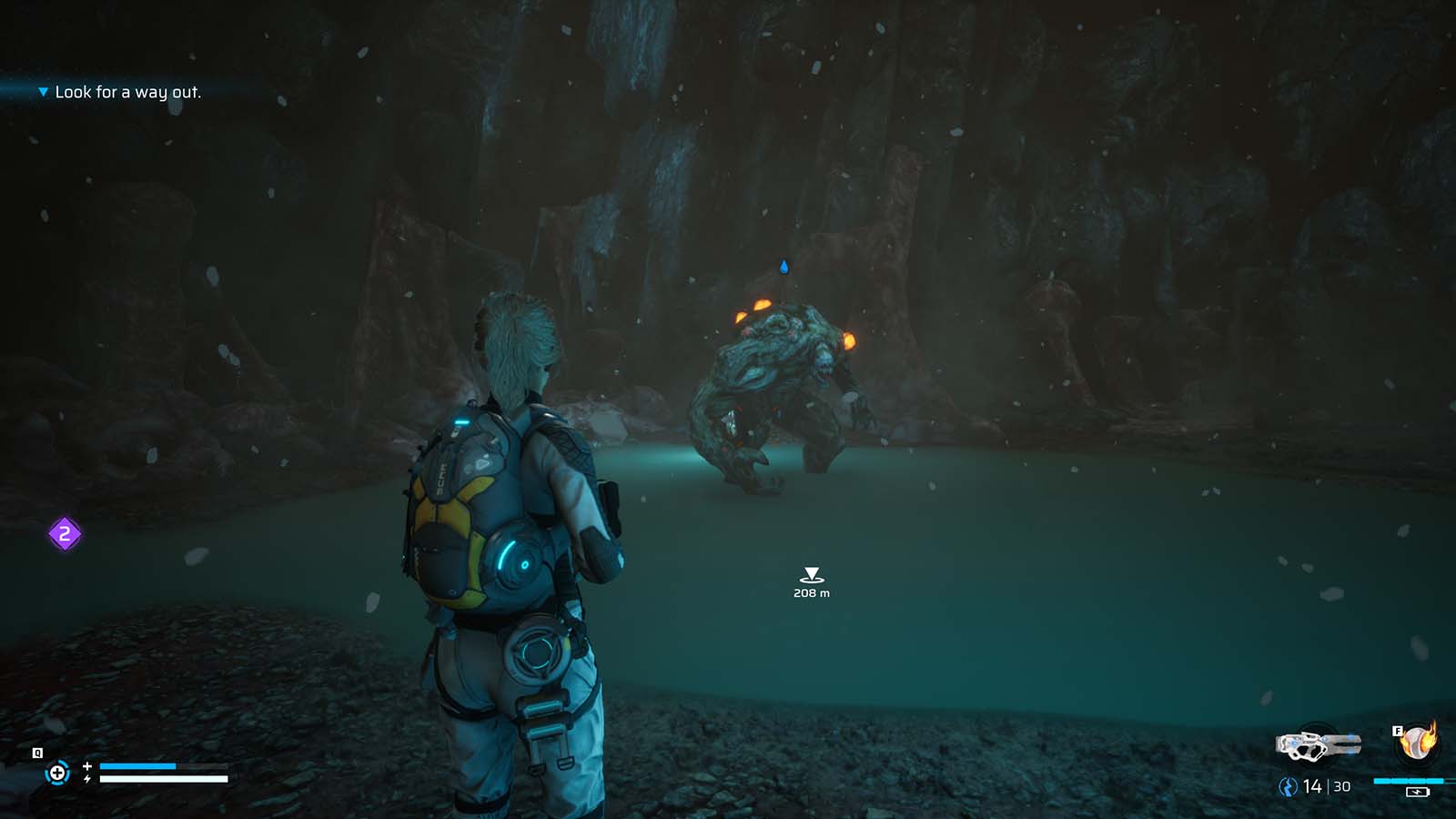1456x819 pixels.
Task: Click the lightning stamina icon
Action: click(x=87, y=778)
